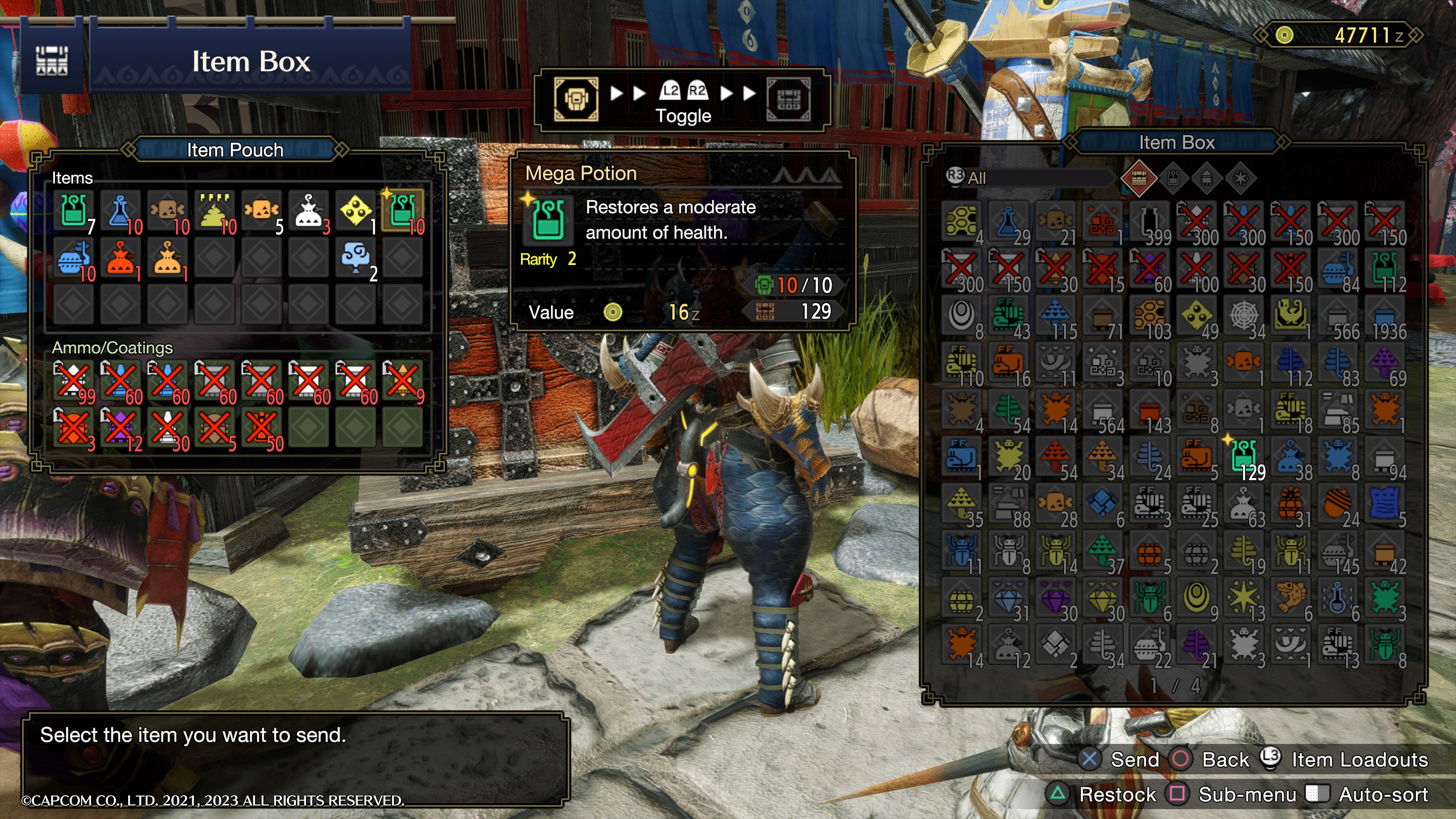Select the ammo slot with count 99

(74, 380)
